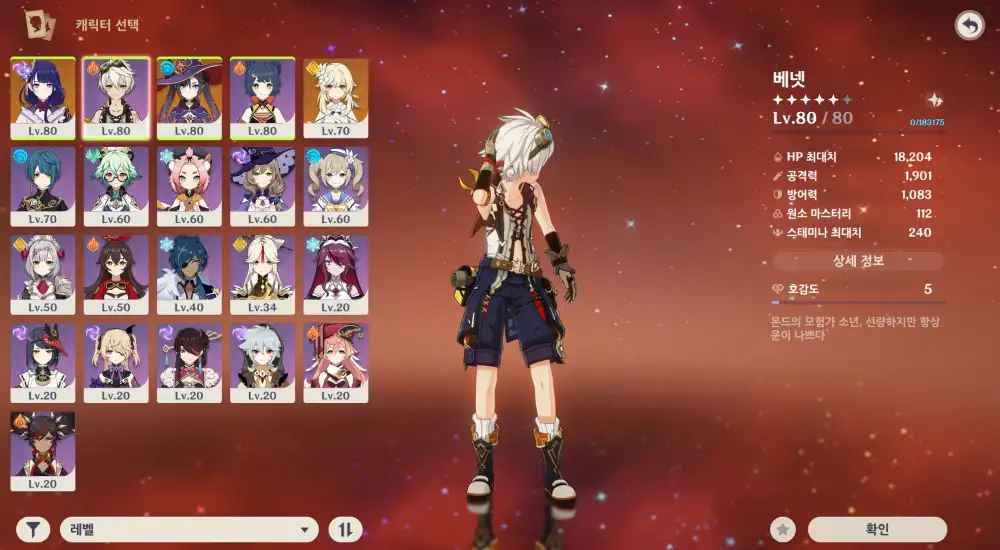Select Noelle the silver-haired maid

[x=42, y=273]
